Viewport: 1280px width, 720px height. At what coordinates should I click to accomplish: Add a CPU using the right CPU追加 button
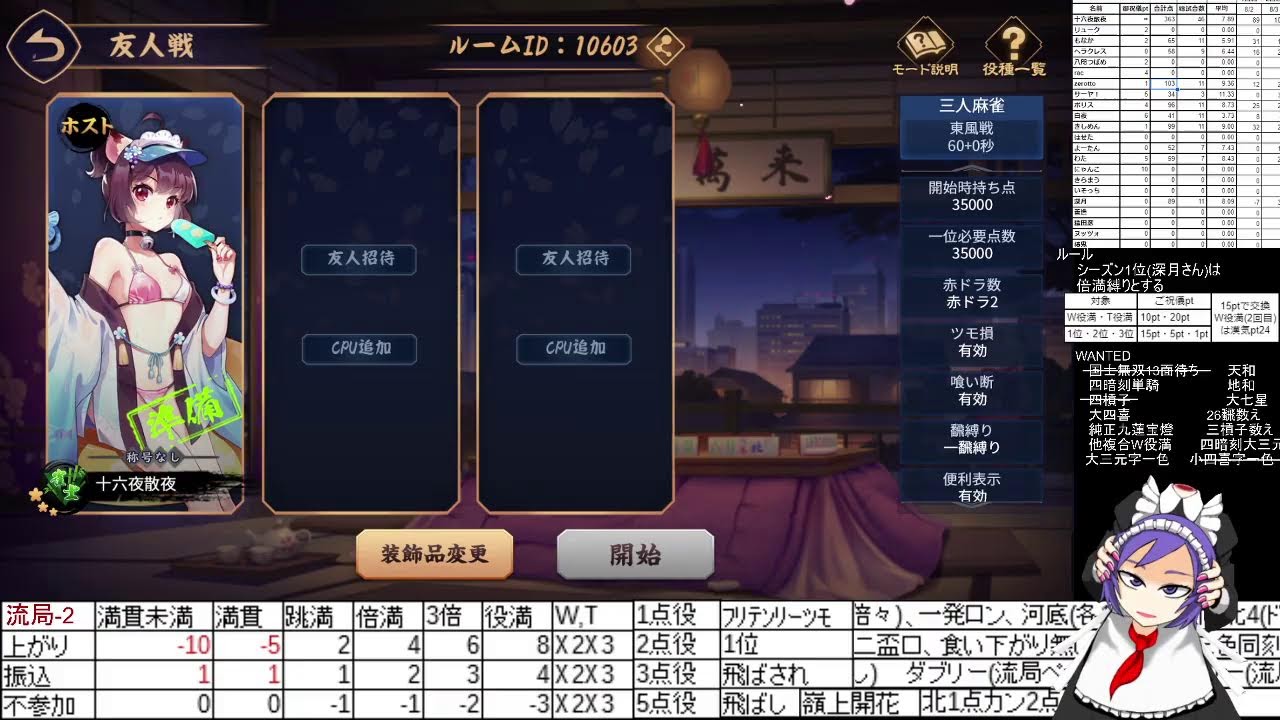point(573,349)
